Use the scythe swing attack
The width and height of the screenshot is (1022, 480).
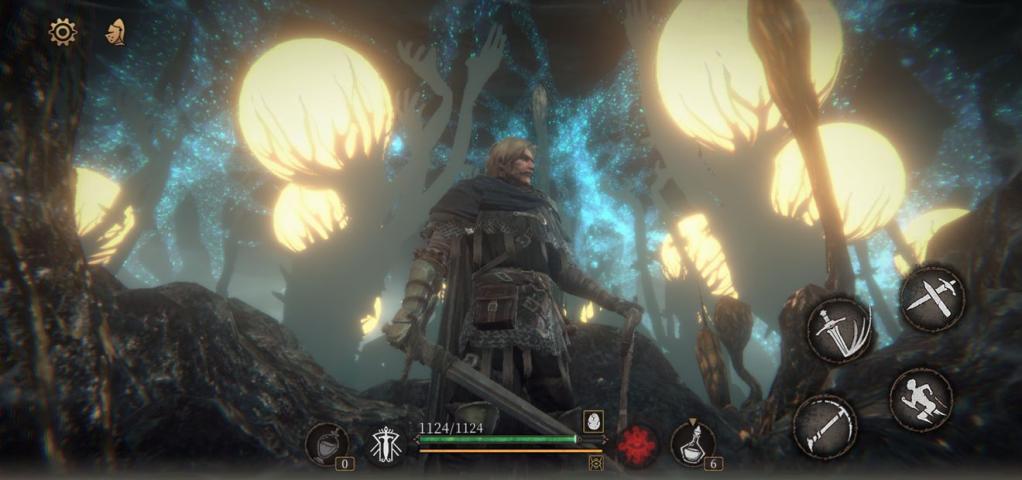pyautogui.click(x=824, y=426)
